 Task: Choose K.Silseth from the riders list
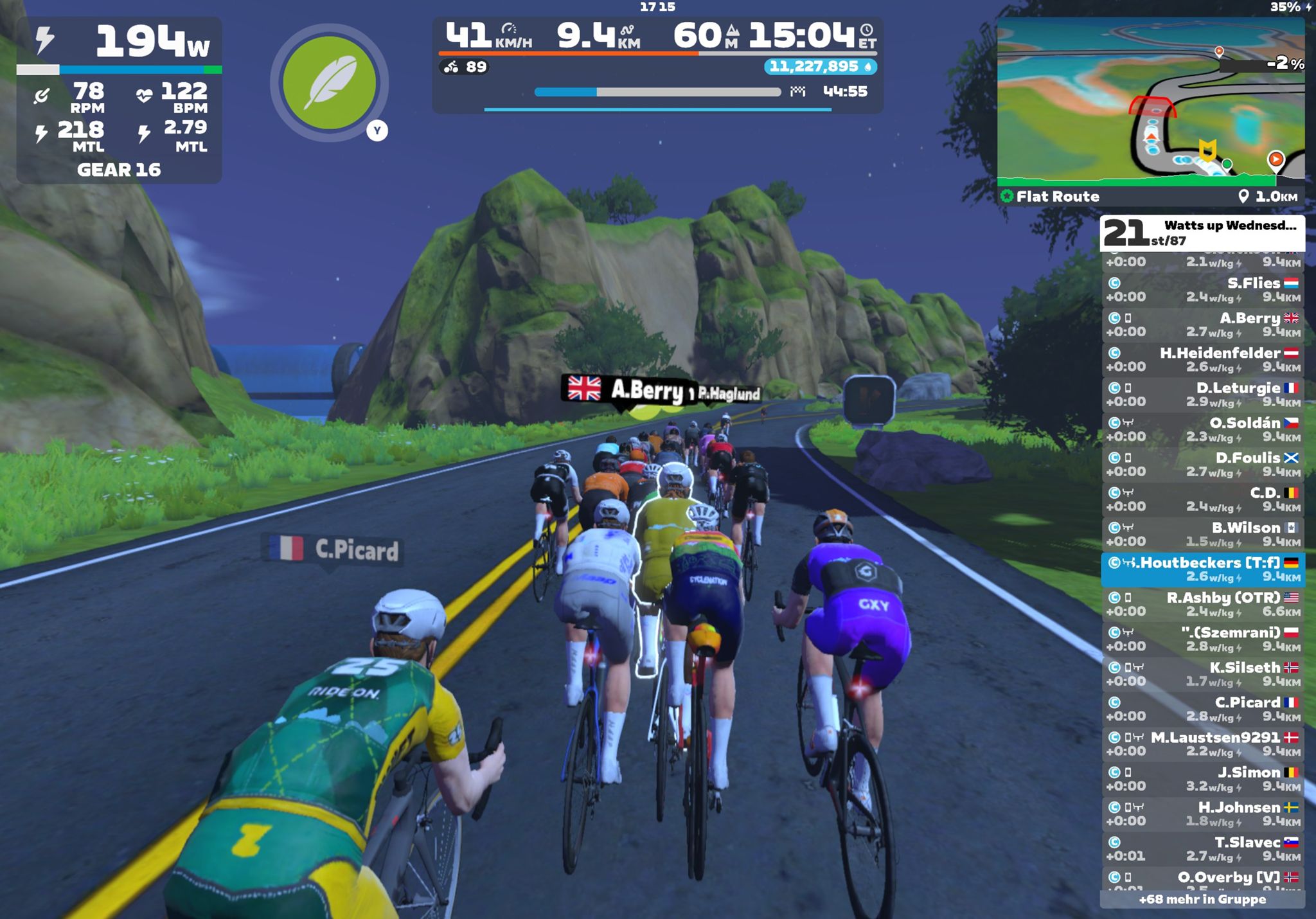pos(1202,674)
